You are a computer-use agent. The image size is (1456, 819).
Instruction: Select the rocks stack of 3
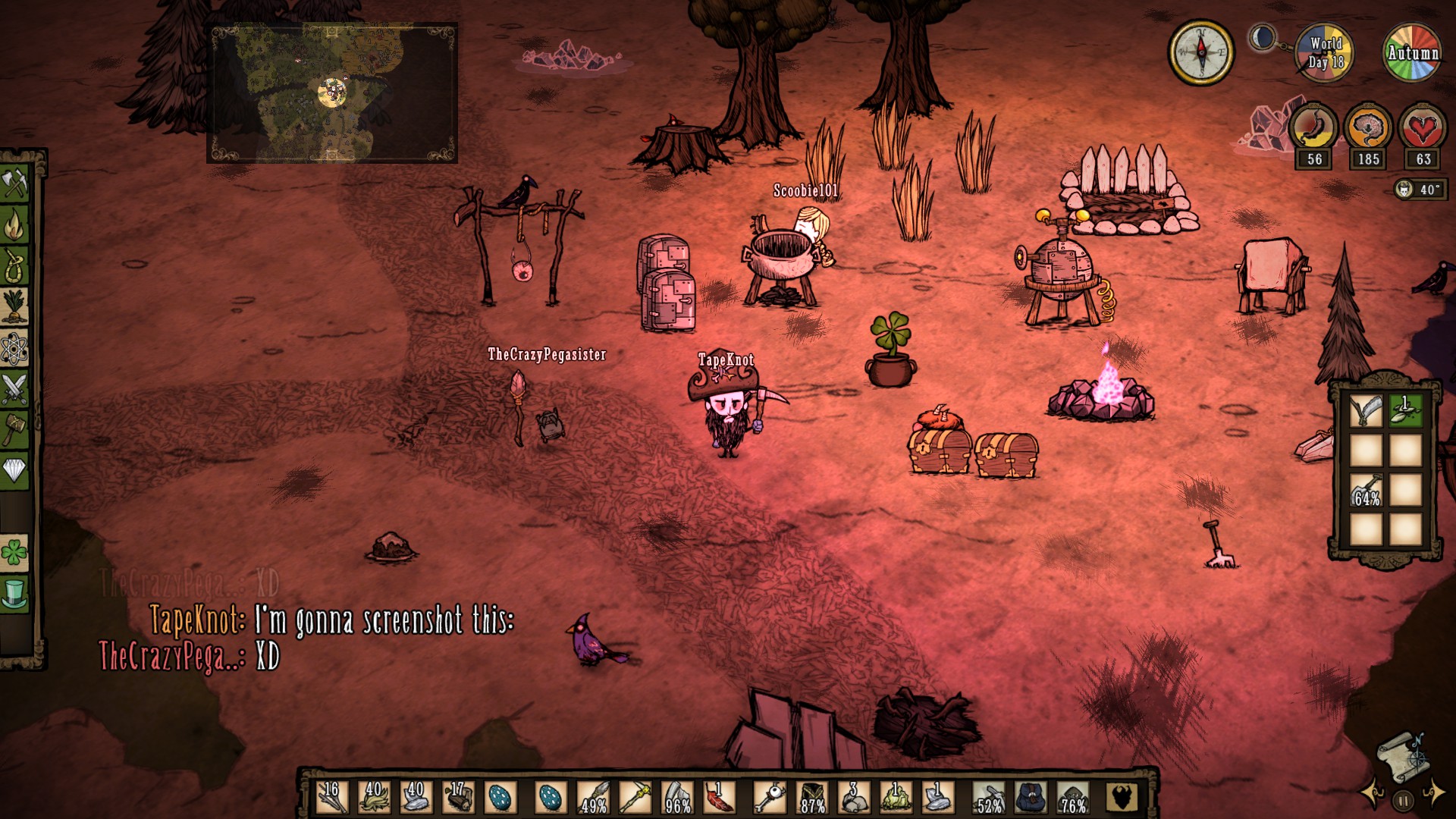[x=852, y=798]
